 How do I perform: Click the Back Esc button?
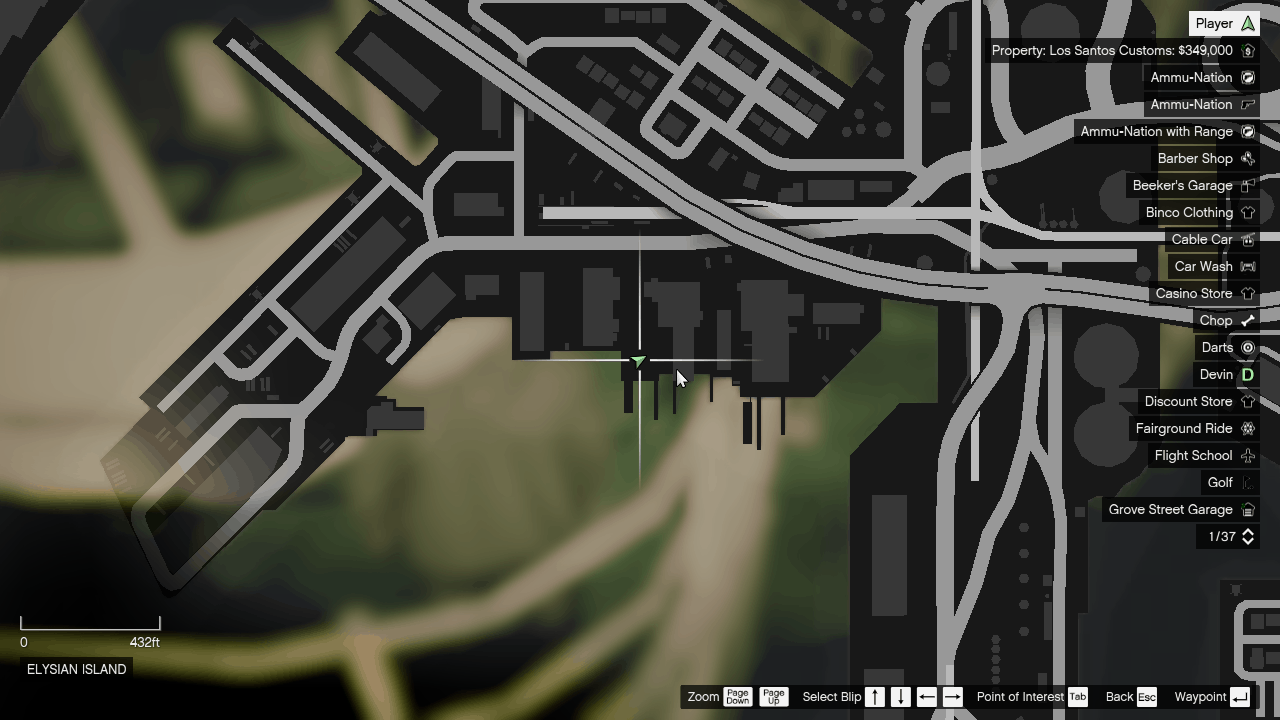(1146, 697)
